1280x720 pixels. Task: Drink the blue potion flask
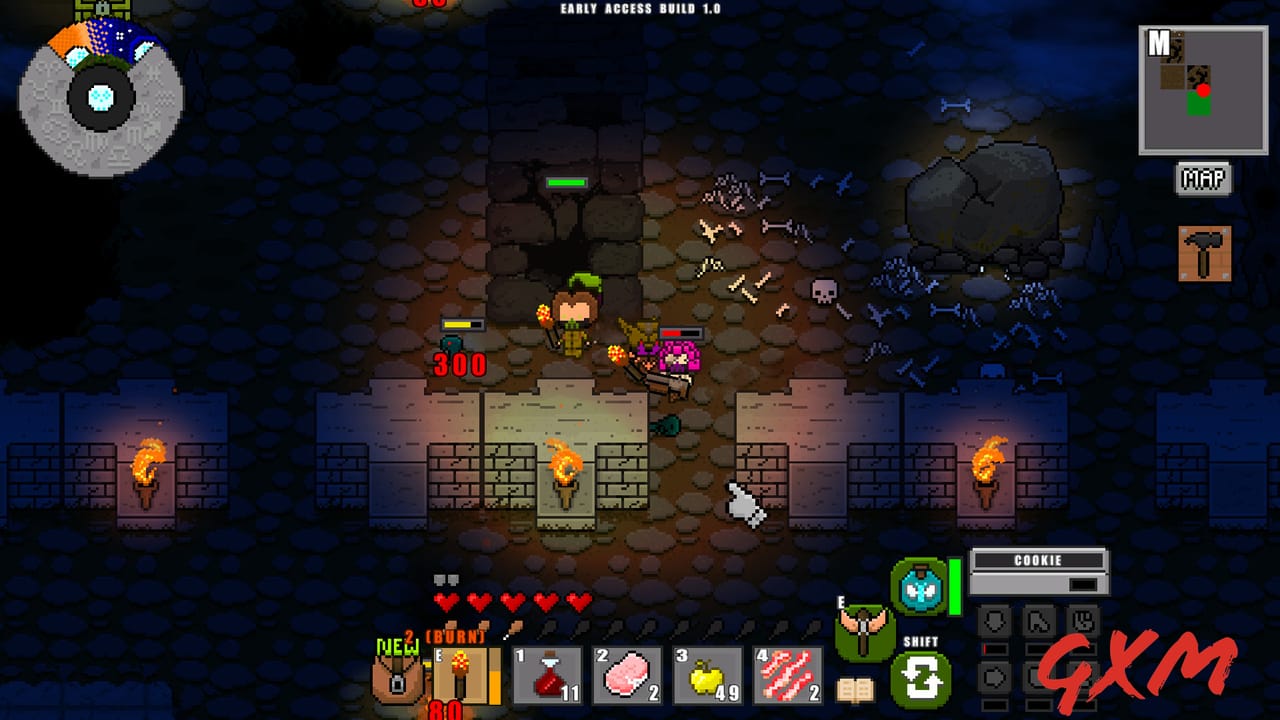pyautogui.click(x=916, y=590)
